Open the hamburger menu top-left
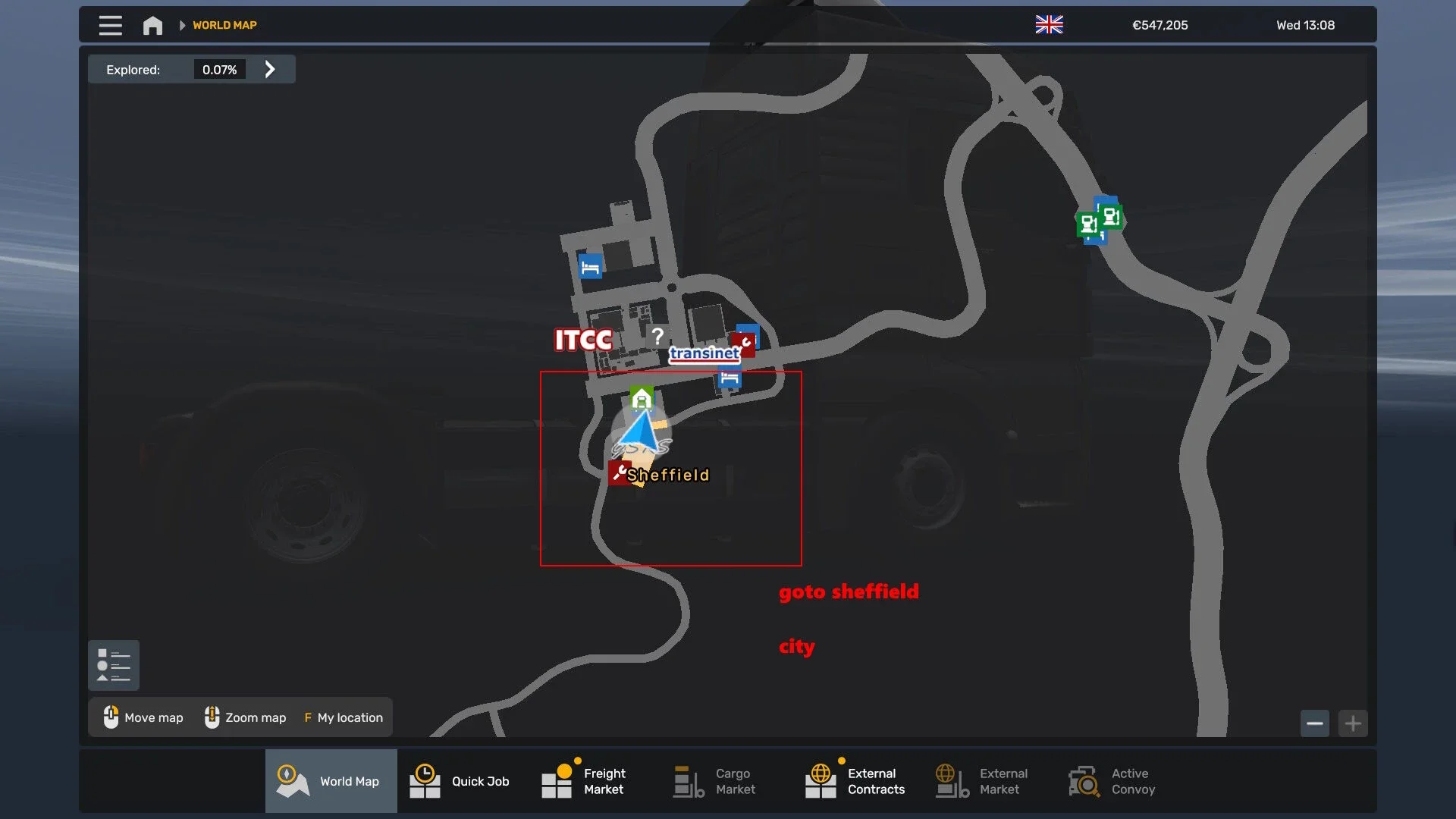Viewport: 1456px width, 819px height. [x=110, y=24]
